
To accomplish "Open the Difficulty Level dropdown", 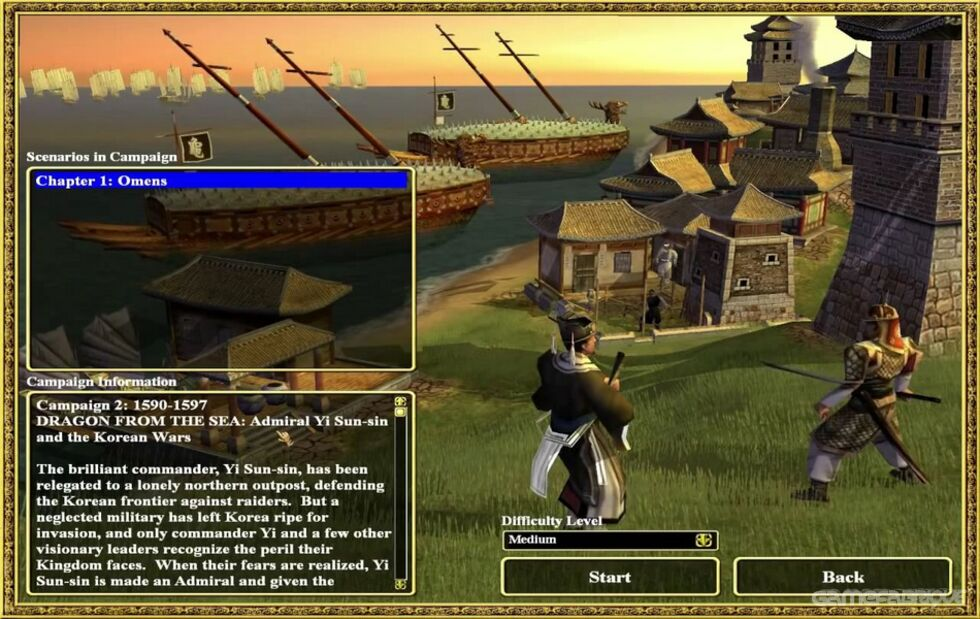I will click(x=704, y=540).
